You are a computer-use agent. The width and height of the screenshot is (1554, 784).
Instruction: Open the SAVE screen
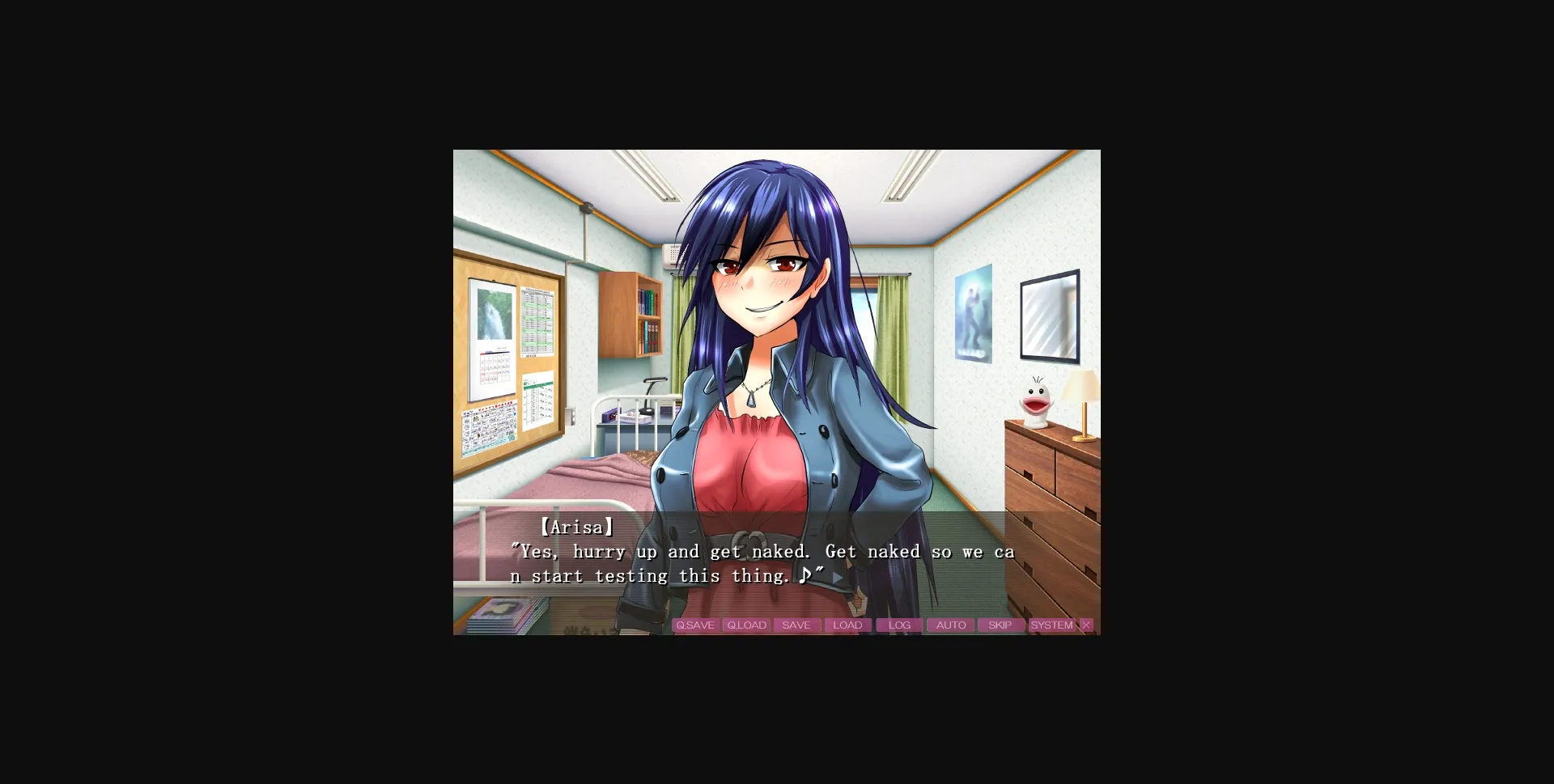click(x=796, y=625)
